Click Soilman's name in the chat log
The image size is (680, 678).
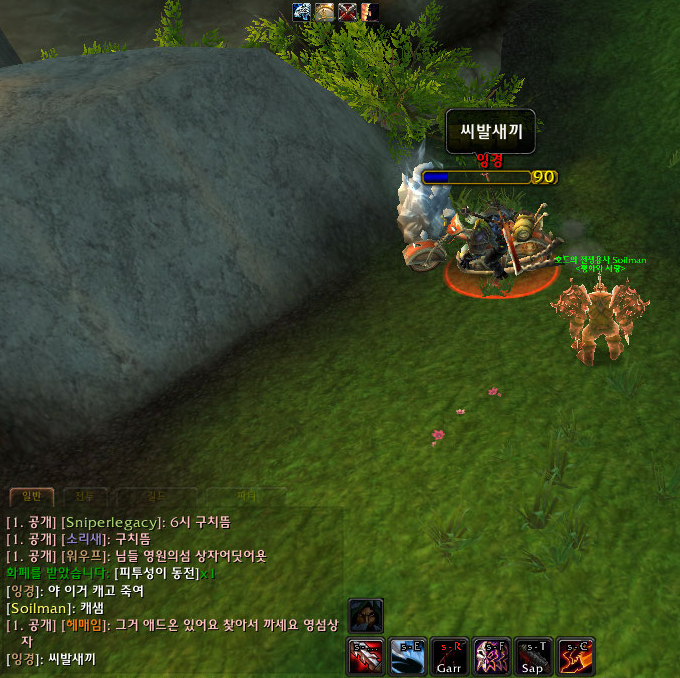(x=40, y=607)
